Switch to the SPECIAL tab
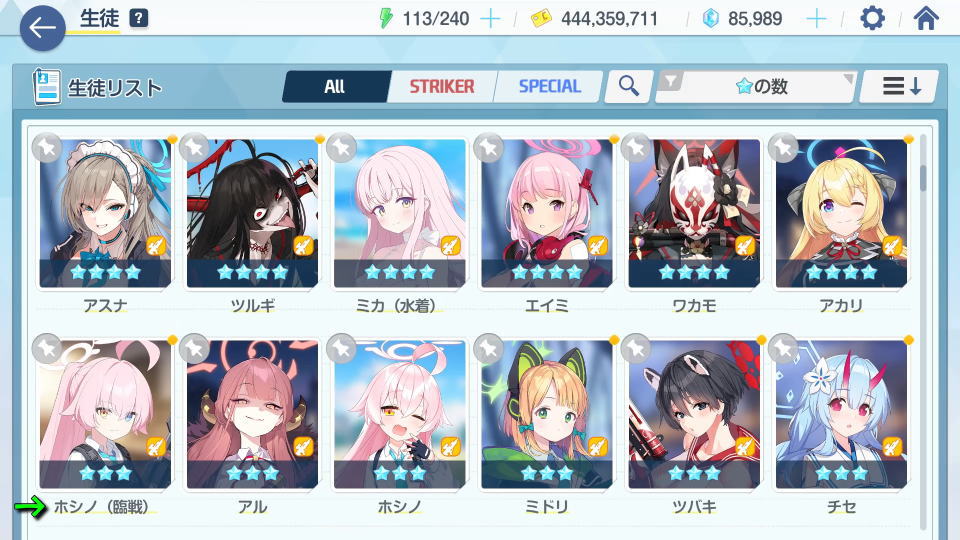Viewport: 960px width, 540px height. click(549, 87)
